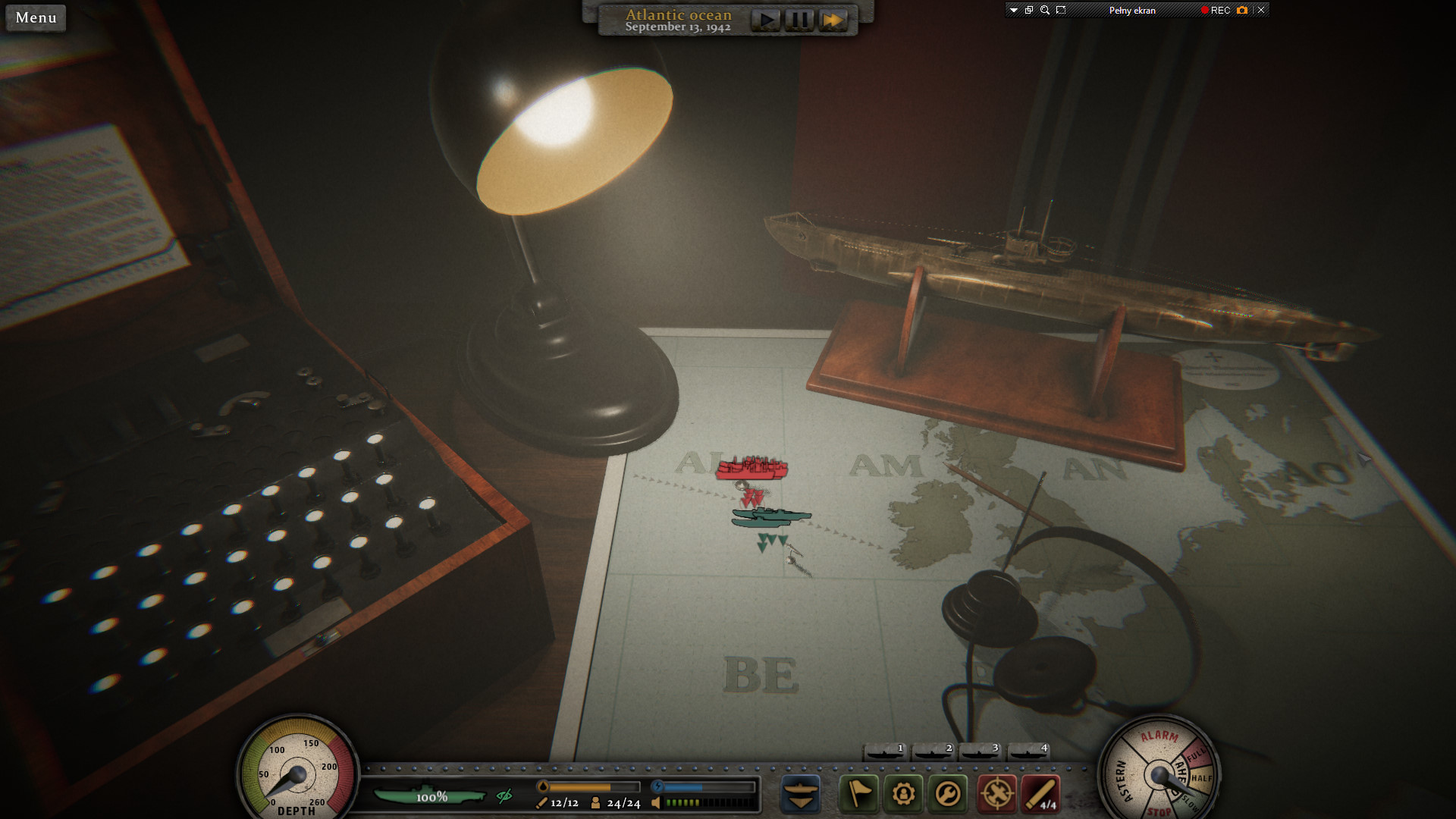Select the torpedo armament icon showing 4/4
1456x819 pixels.
pos(1040,794)
